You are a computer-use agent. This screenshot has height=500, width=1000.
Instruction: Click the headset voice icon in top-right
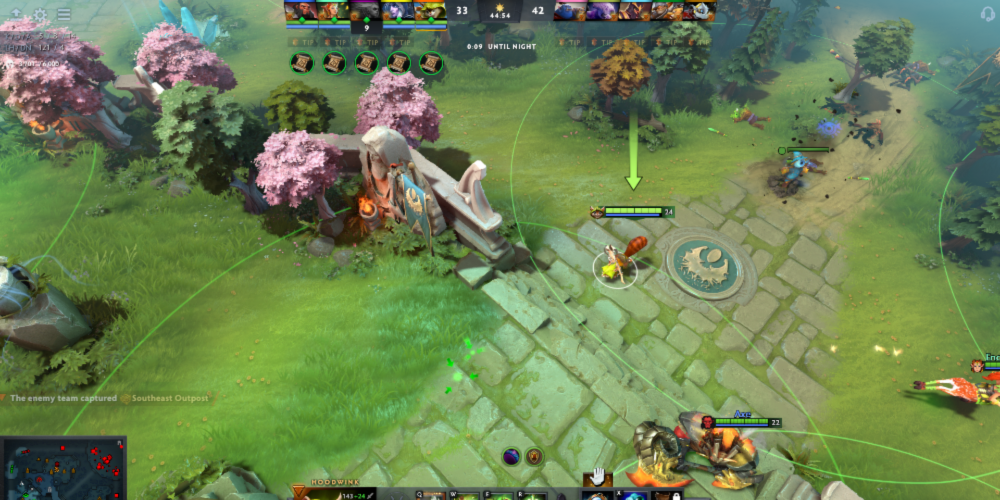click(x=985, y=14)
